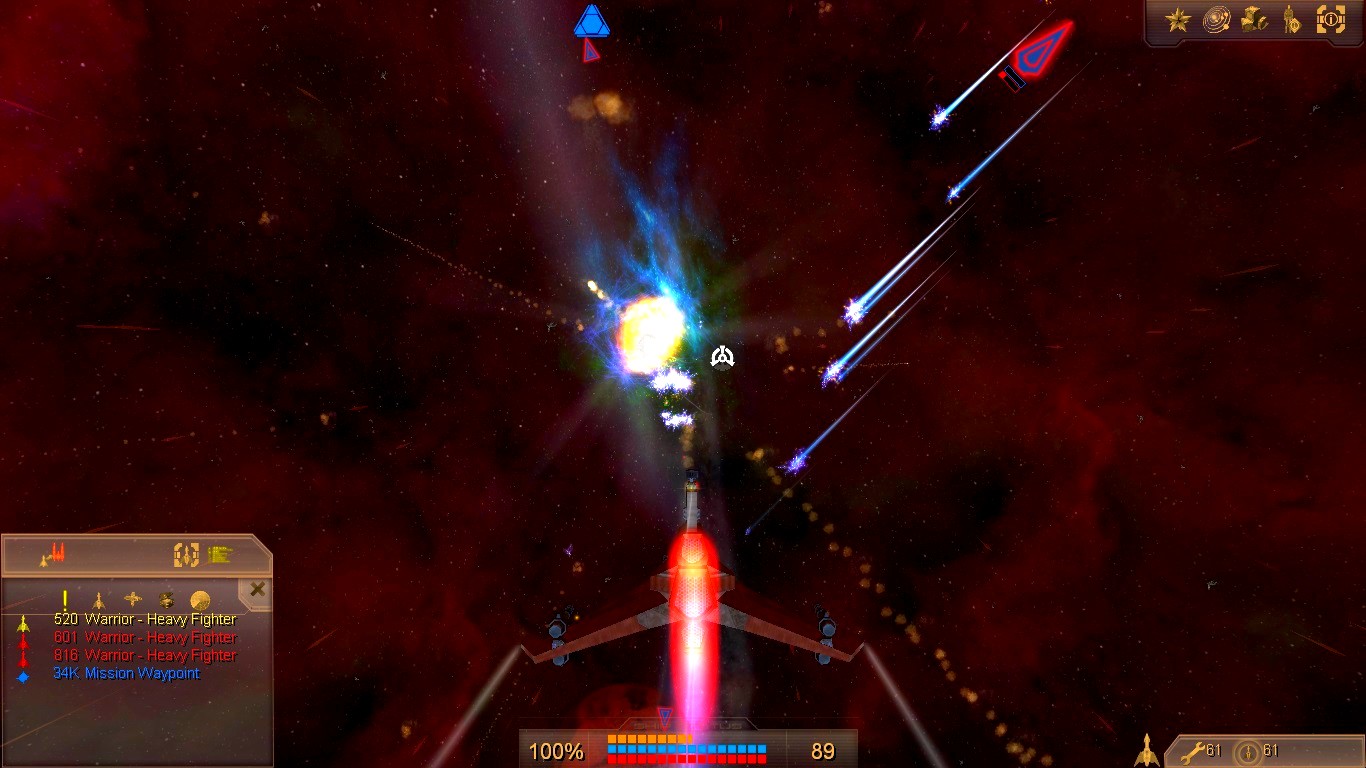Toggle the cross-shaped station filter icon
The image size is (1366, 768).
point(132,600)
